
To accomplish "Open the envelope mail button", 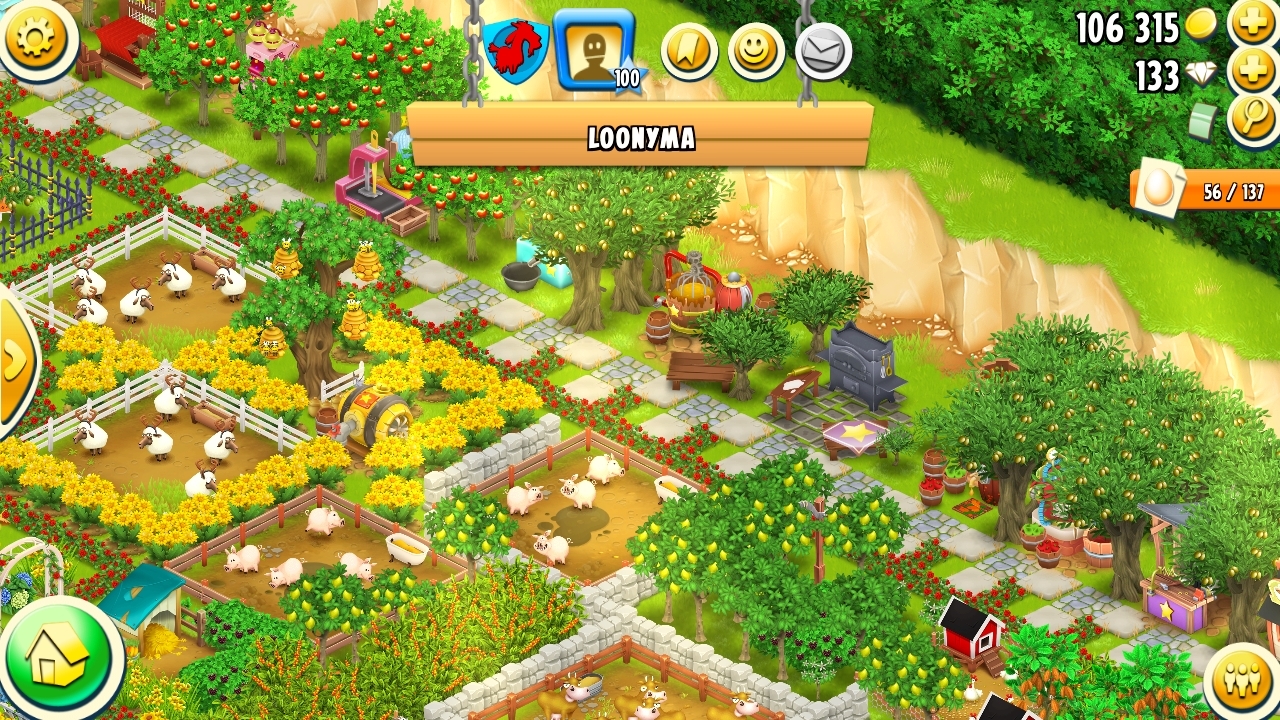I will click(823, 51).
